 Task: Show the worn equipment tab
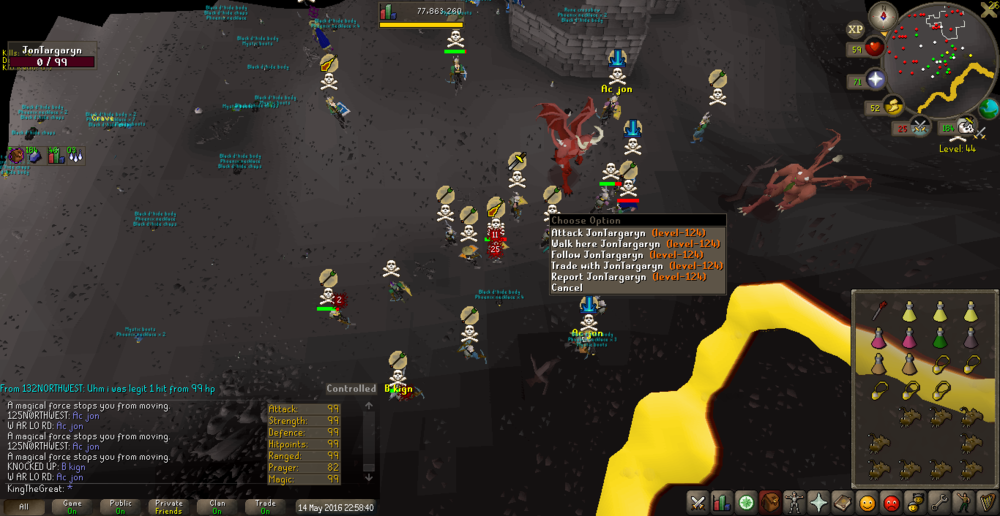click(x=794, y=502)
